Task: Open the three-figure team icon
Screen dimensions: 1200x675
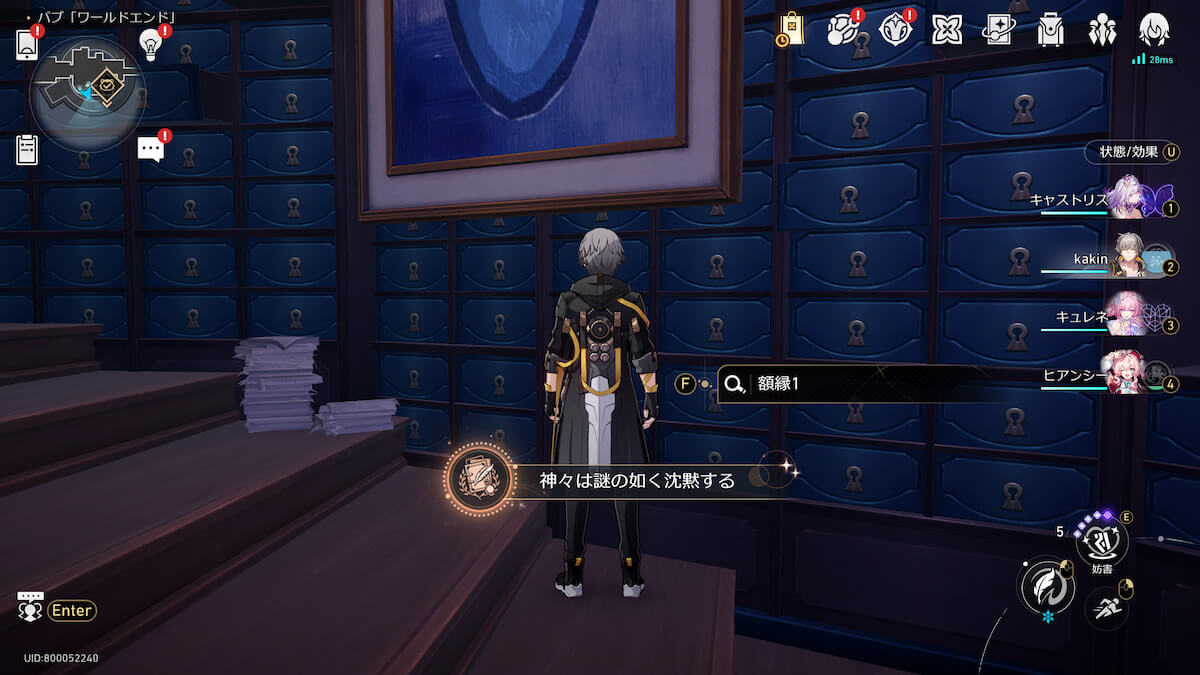Action: 1102,30
